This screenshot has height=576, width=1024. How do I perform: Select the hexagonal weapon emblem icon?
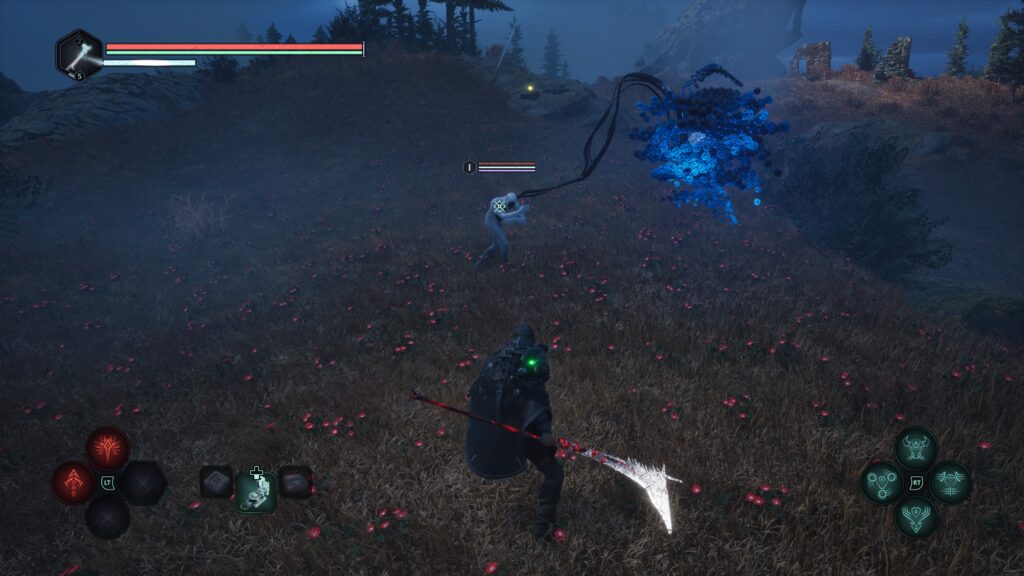pos(79,54)
